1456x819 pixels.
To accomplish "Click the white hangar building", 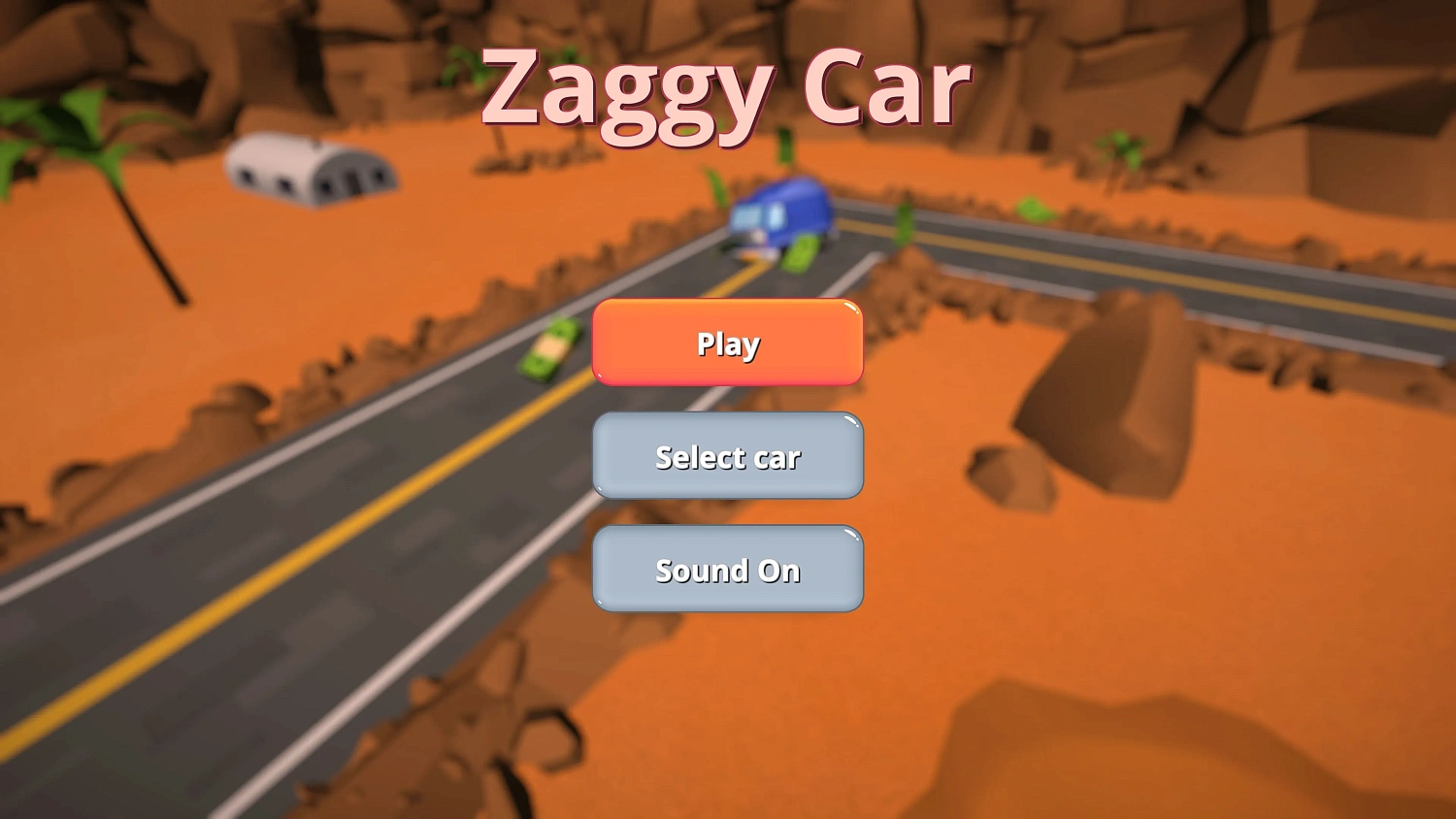I will (311, 175).
